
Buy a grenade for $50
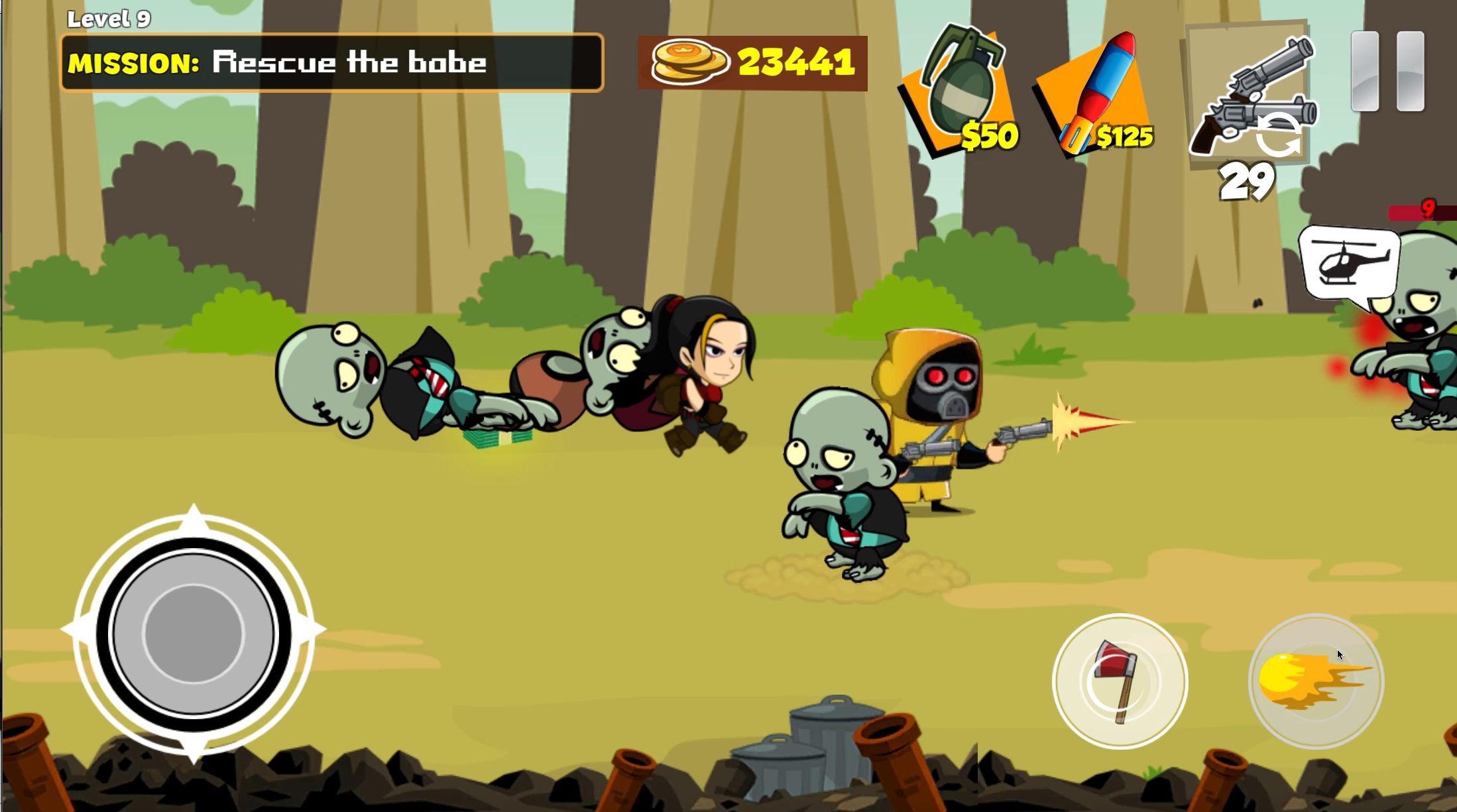959,90
